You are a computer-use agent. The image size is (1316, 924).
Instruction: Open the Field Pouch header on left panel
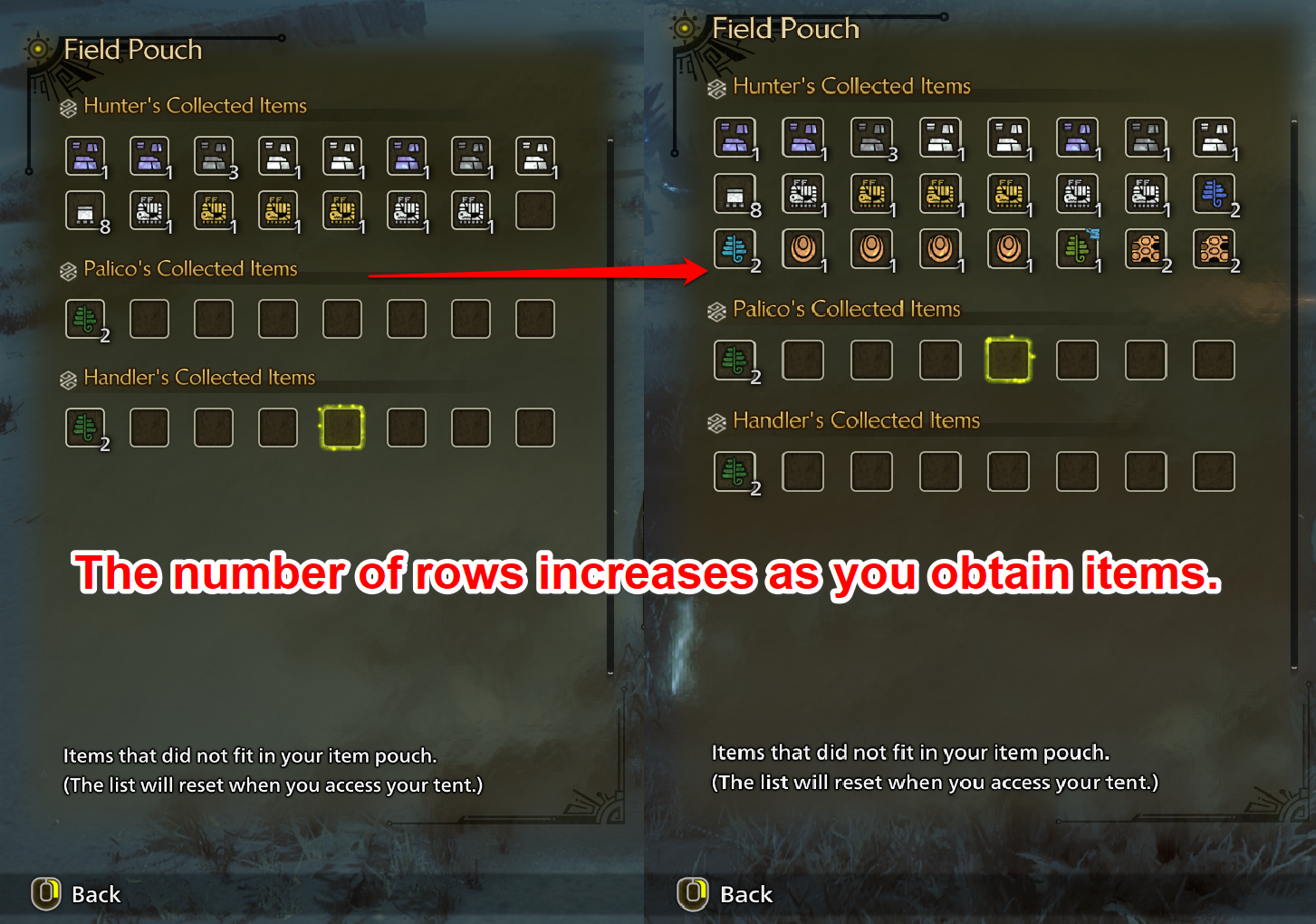133,50
